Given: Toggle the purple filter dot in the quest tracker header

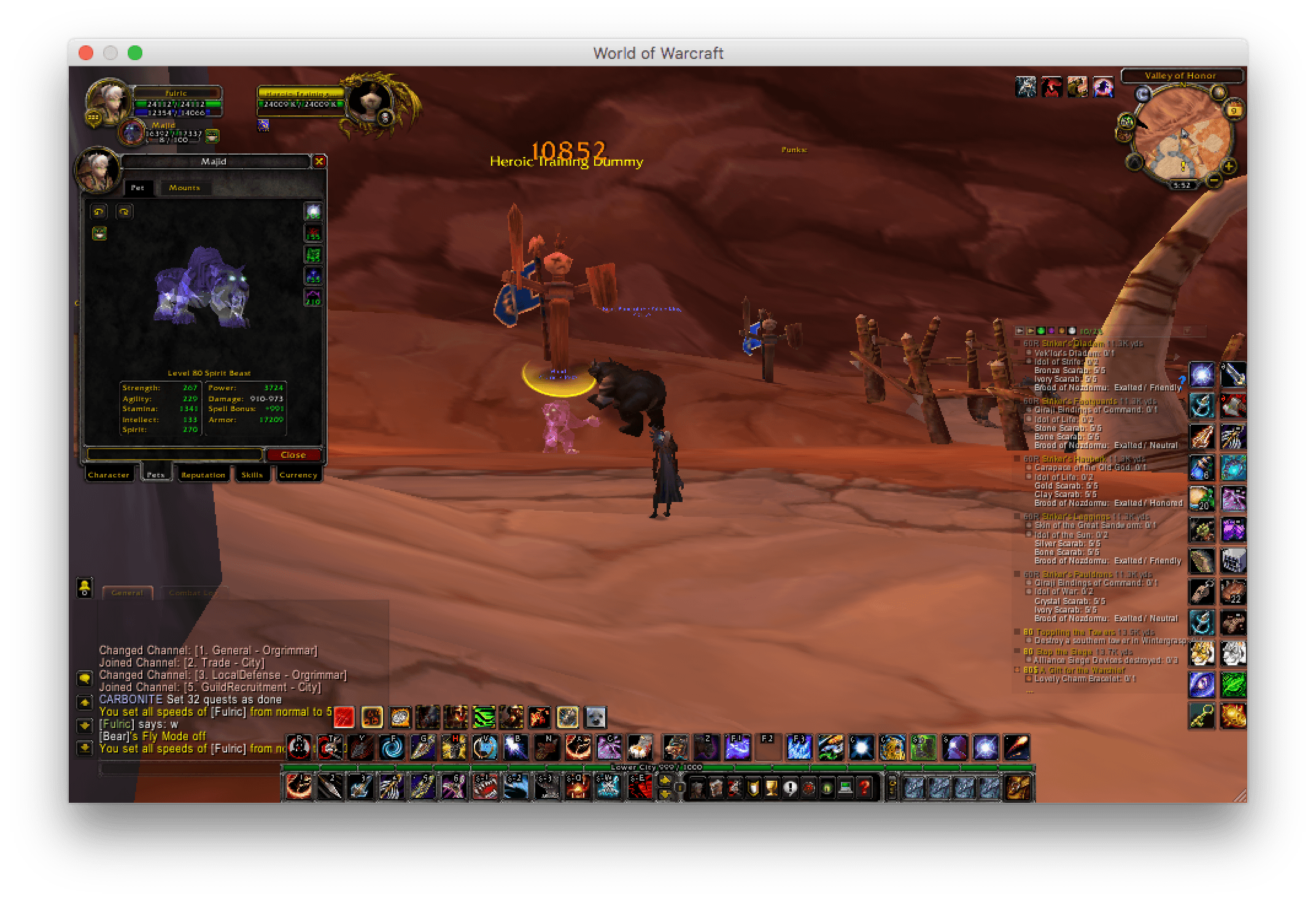Looking at the screenshot, I should click(1051, 331).
